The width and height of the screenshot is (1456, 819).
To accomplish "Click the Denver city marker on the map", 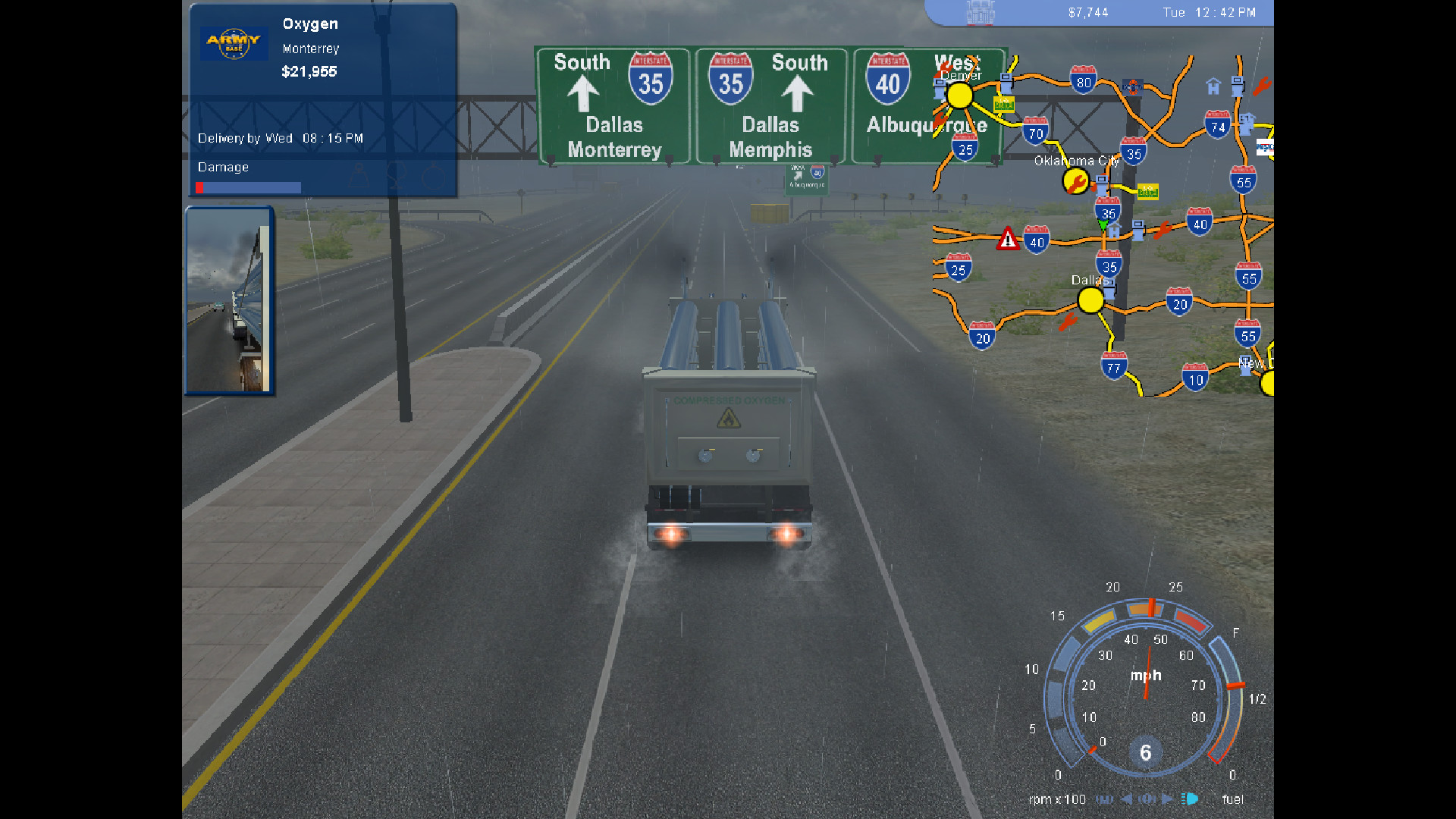I will point(959,96).
